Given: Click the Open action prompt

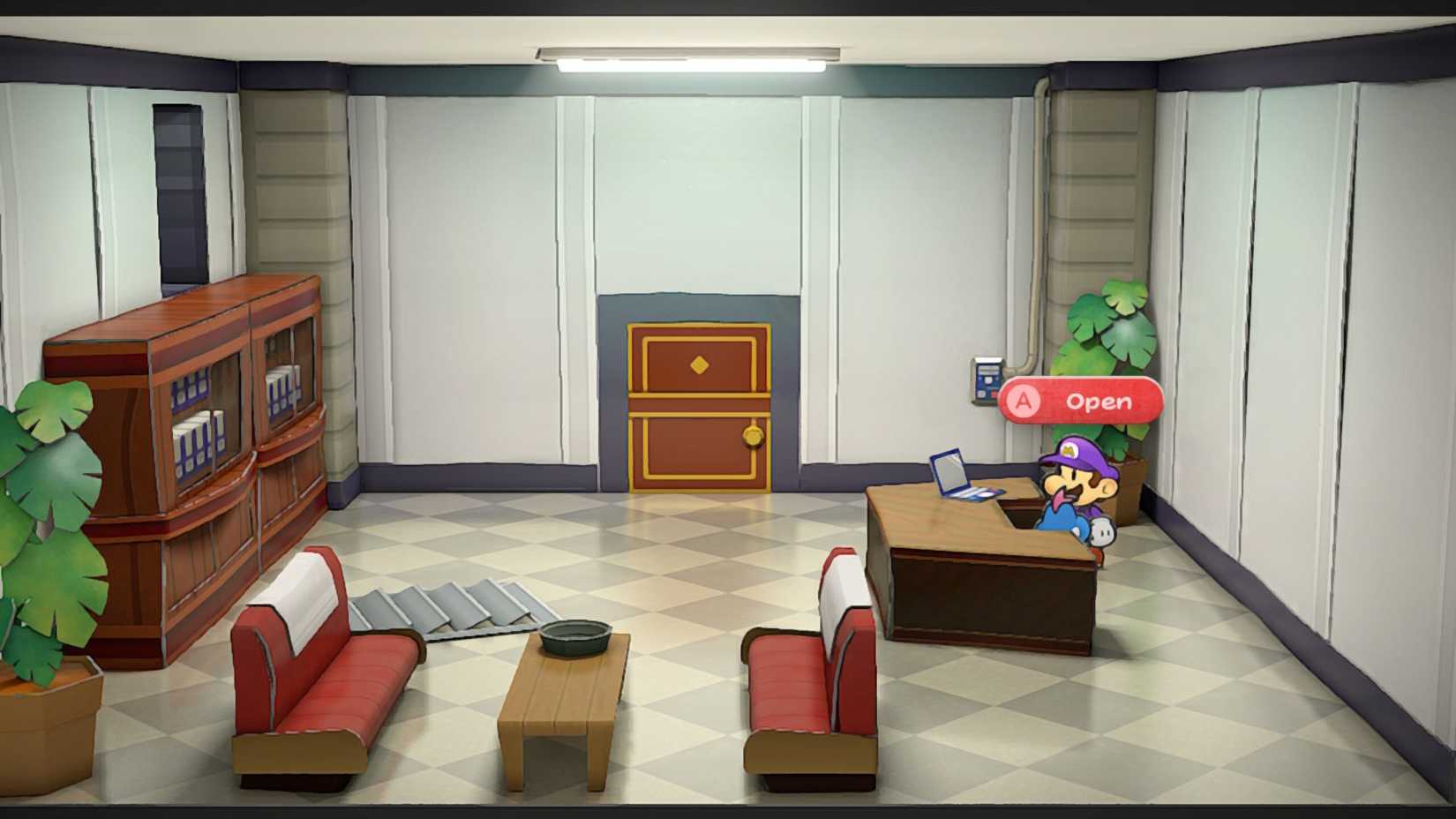Looking at the screenshot, I should point(1081,402).
